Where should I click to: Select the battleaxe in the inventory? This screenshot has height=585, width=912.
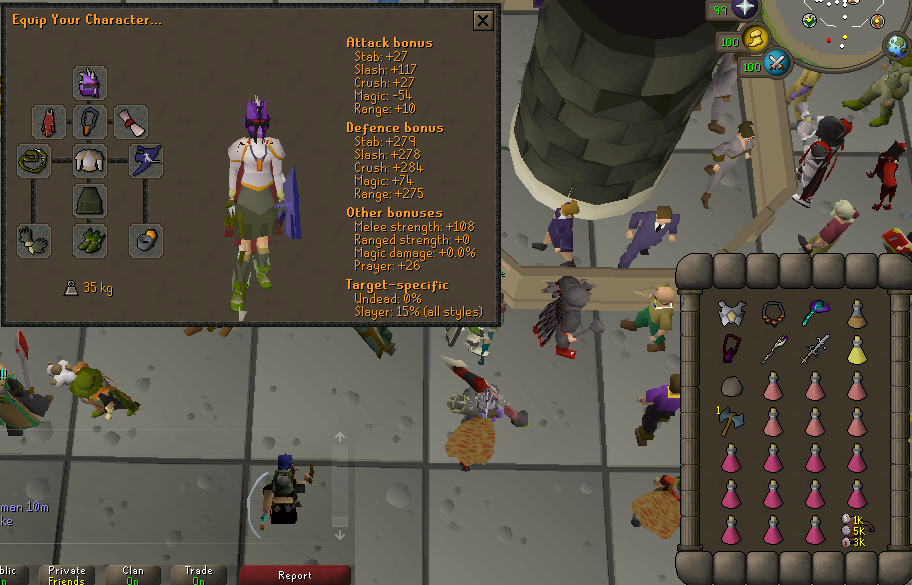click(729, 422)
